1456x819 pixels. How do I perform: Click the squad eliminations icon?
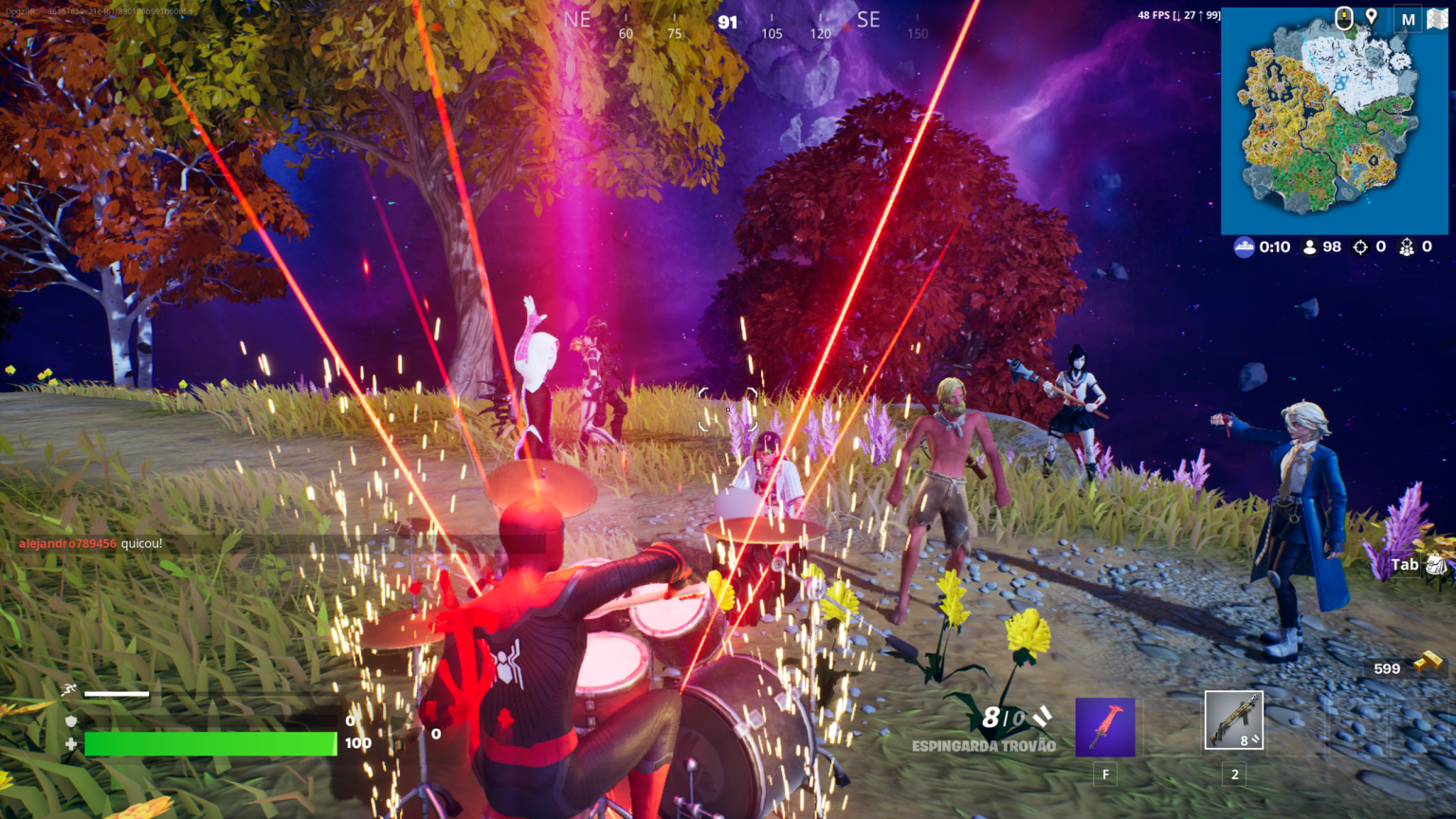point(1407,246)
